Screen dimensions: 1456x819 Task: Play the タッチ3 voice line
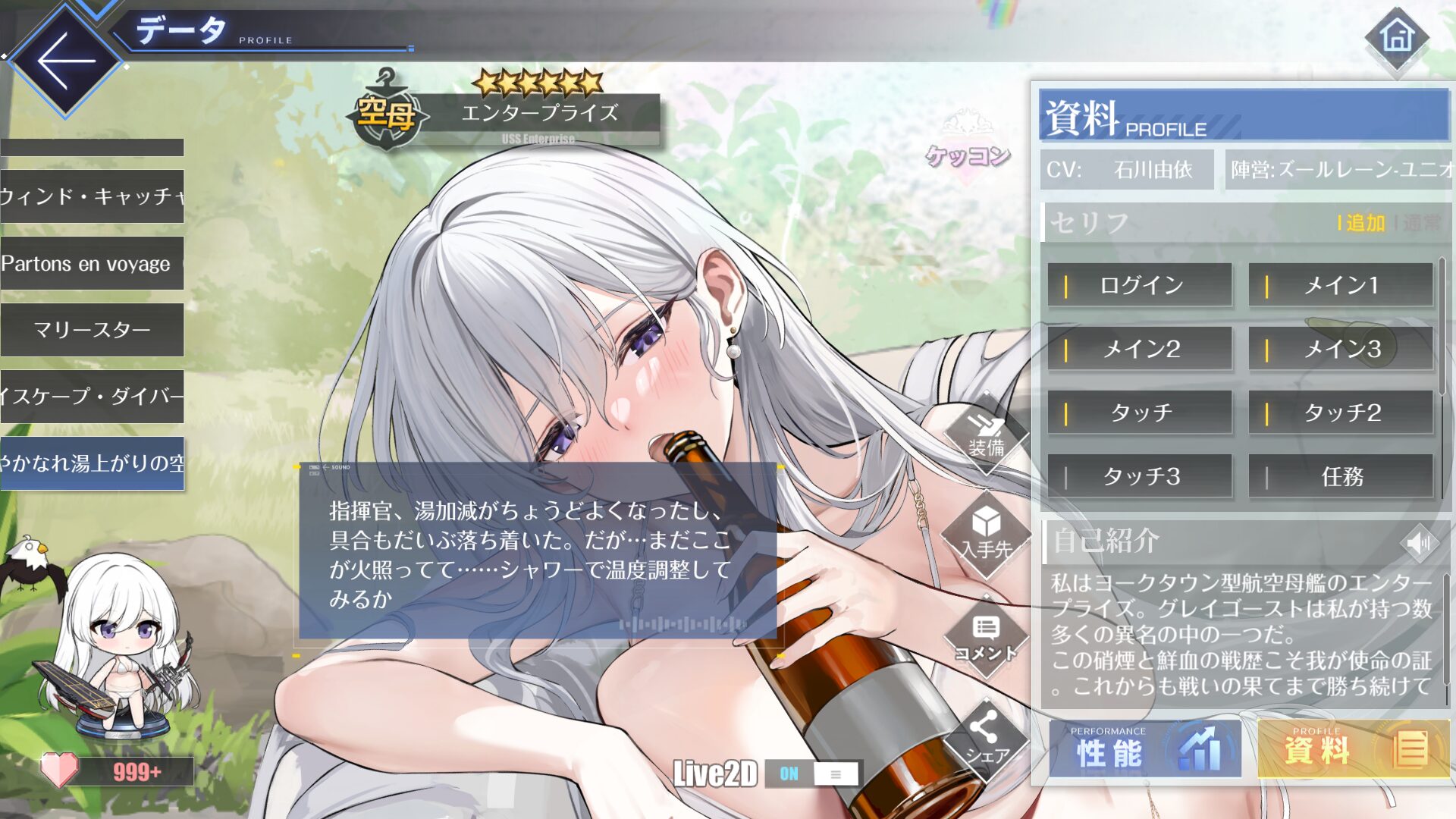(1140, 476)
